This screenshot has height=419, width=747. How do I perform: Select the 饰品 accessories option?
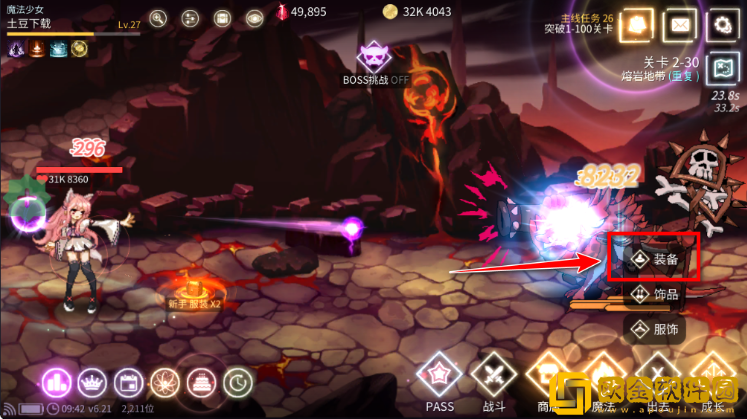(653, 294)
